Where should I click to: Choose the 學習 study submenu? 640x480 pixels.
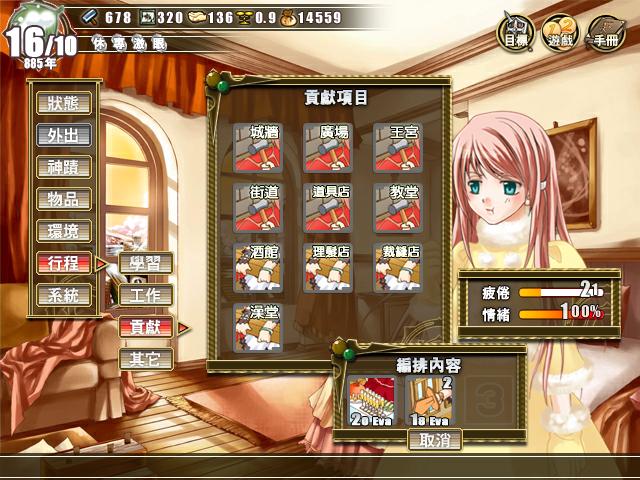coord(145,264)
